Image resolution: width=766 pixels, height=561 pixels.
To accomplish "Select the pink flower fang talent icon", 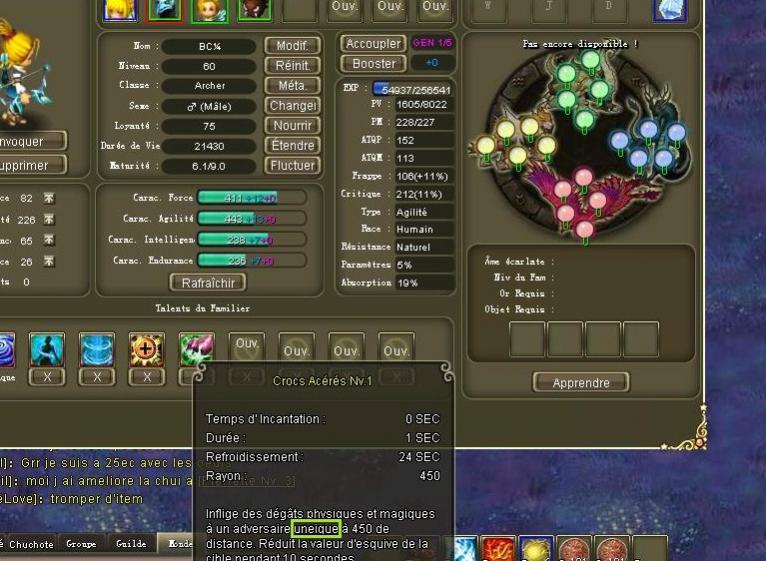I will (196, 349).
